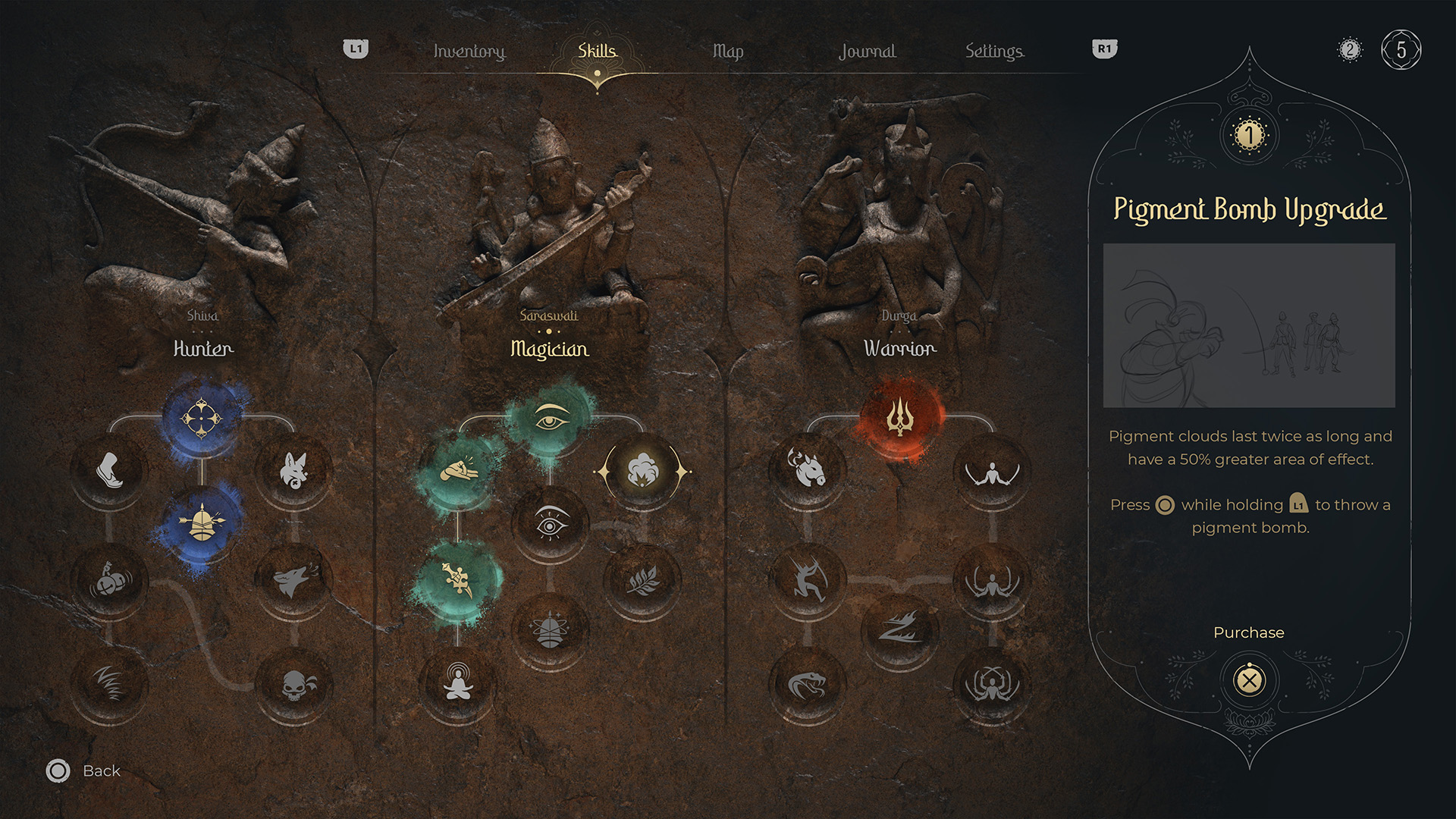Pick the six-armed figure Warrior skill
The image size is (1456, 819).
[991, 684]
